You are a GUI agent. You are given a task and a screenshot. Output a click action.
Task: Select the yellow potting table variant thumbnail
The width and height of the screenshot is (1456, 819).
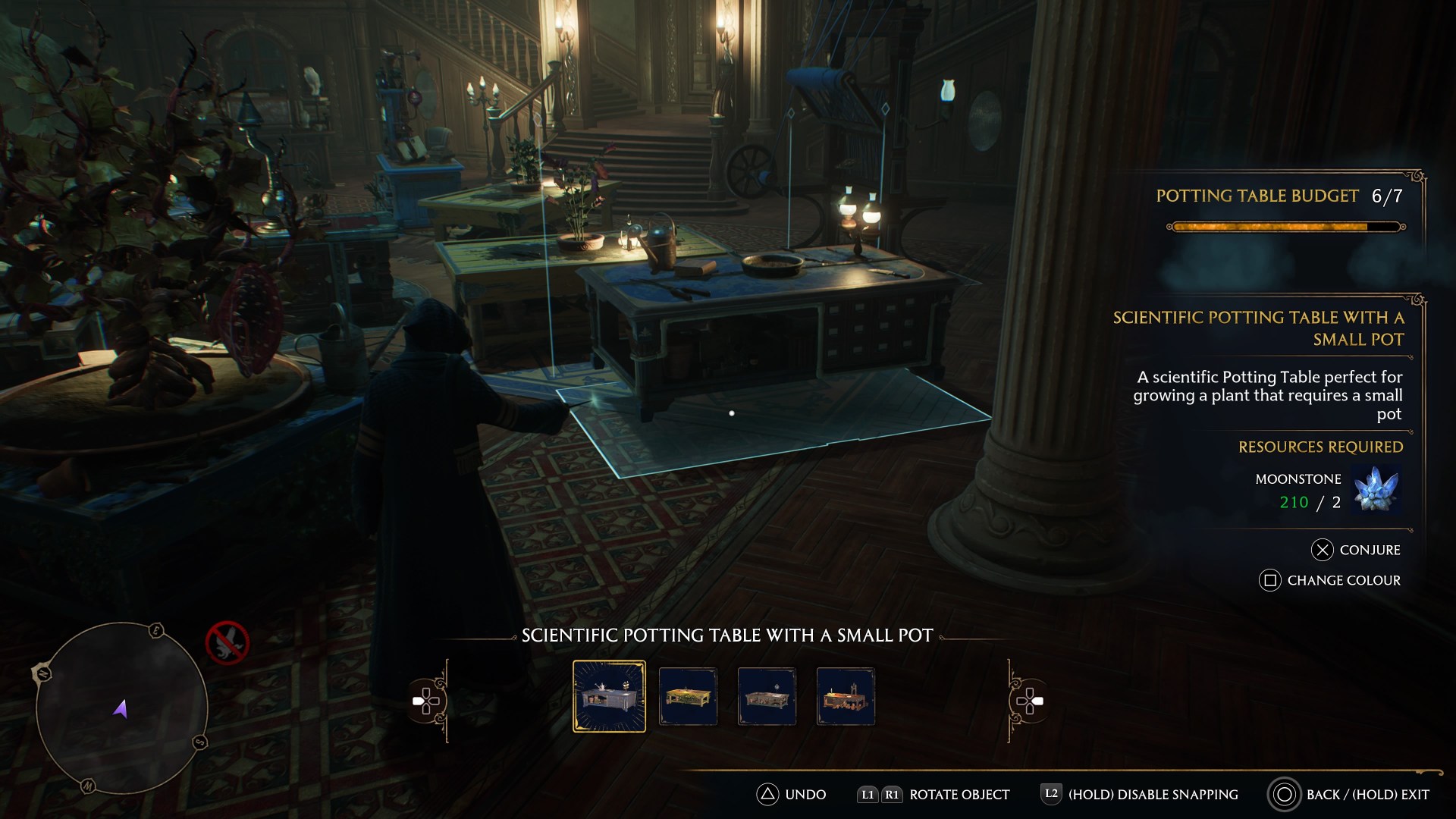pos(689,696)
